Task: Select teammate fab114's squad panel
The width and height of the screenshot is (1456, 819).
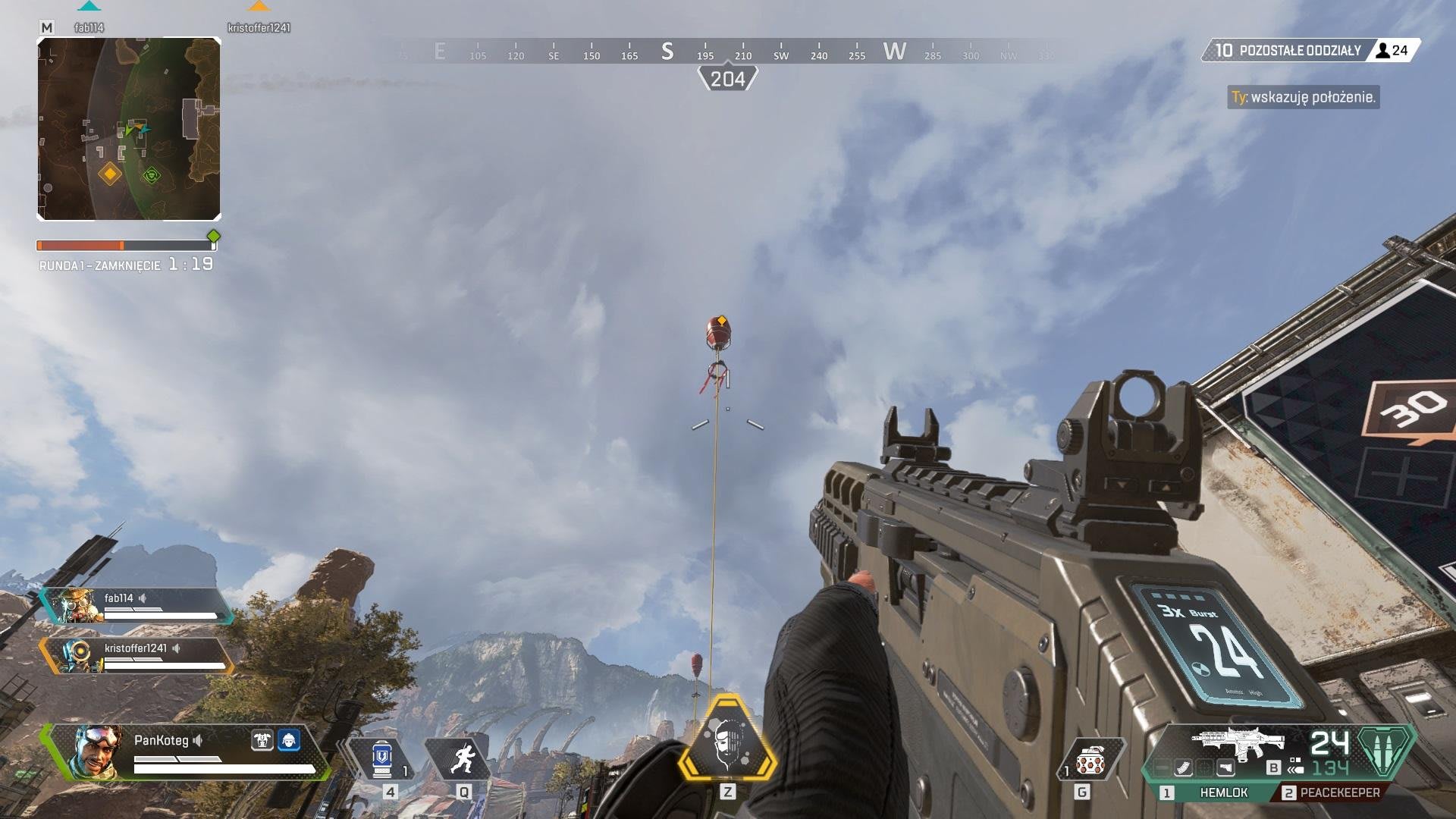Action: pyautogui.click(x=136, y=606)
